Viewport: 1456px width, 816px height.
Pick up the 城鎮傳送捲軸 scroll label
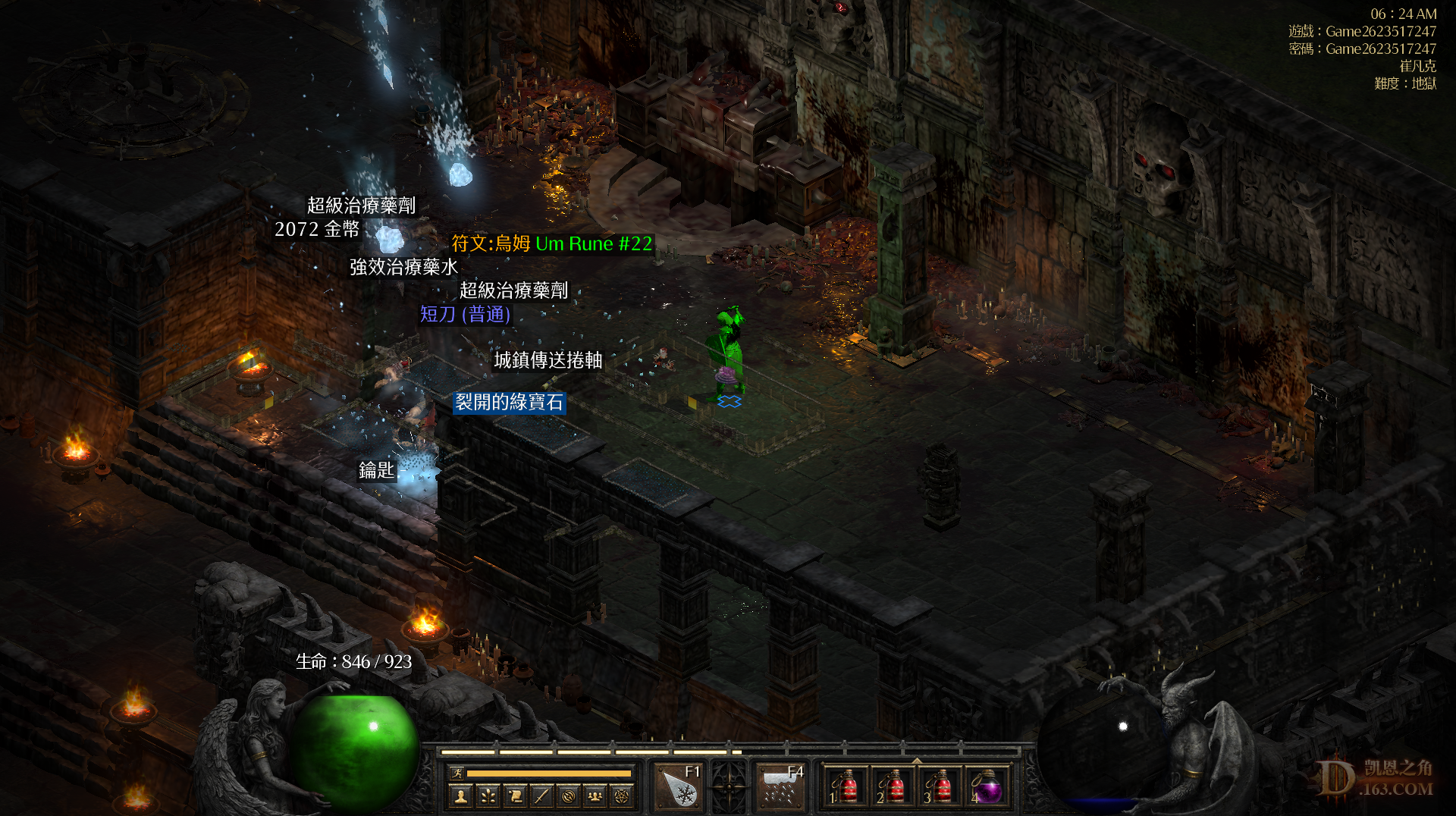[x=548, y=359]
